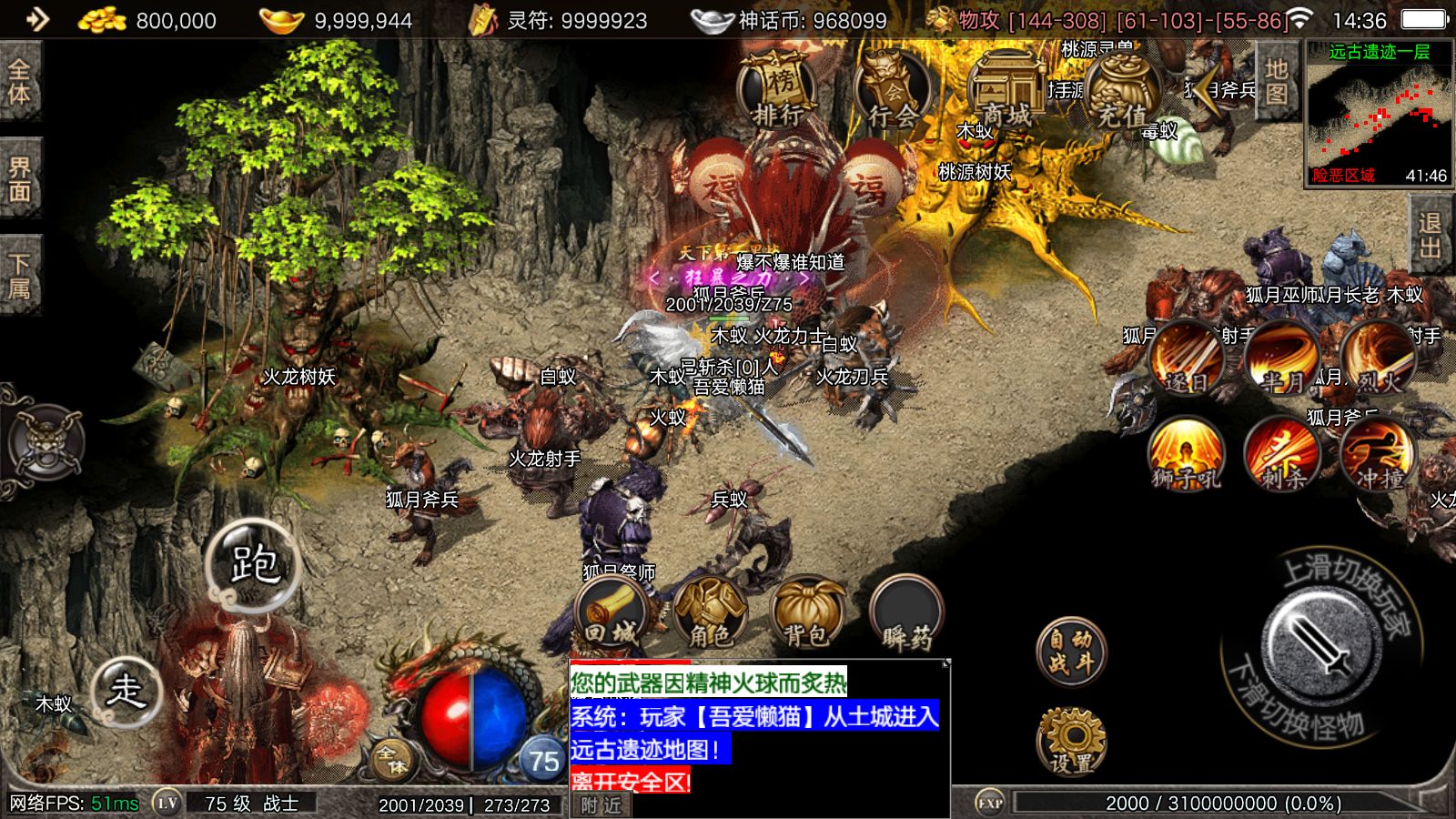Open the 行会 guild menu

click(x=893, y=91)
